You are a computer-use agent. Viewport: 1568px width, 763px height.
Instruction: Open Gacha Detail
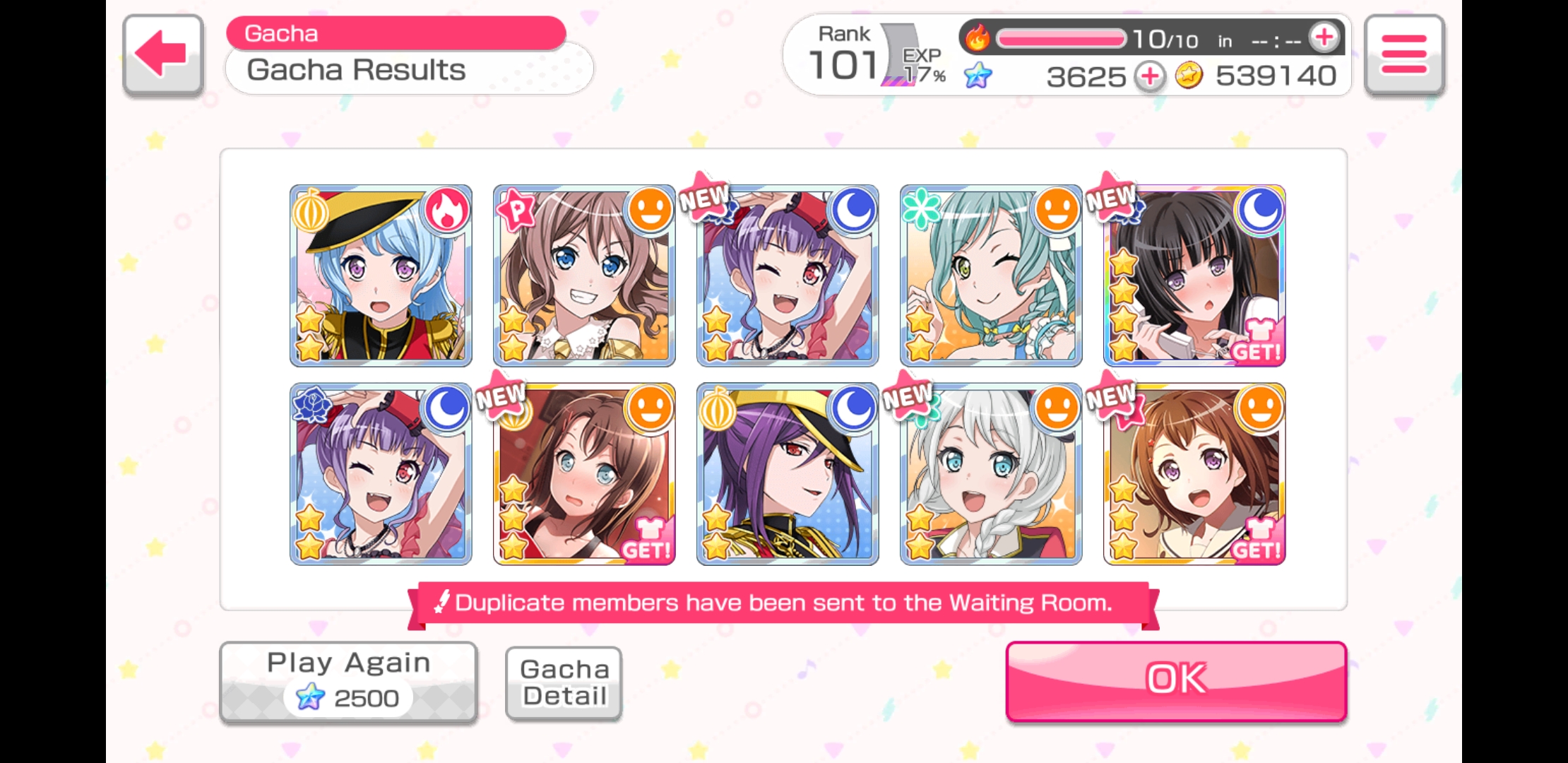[564, 682]
